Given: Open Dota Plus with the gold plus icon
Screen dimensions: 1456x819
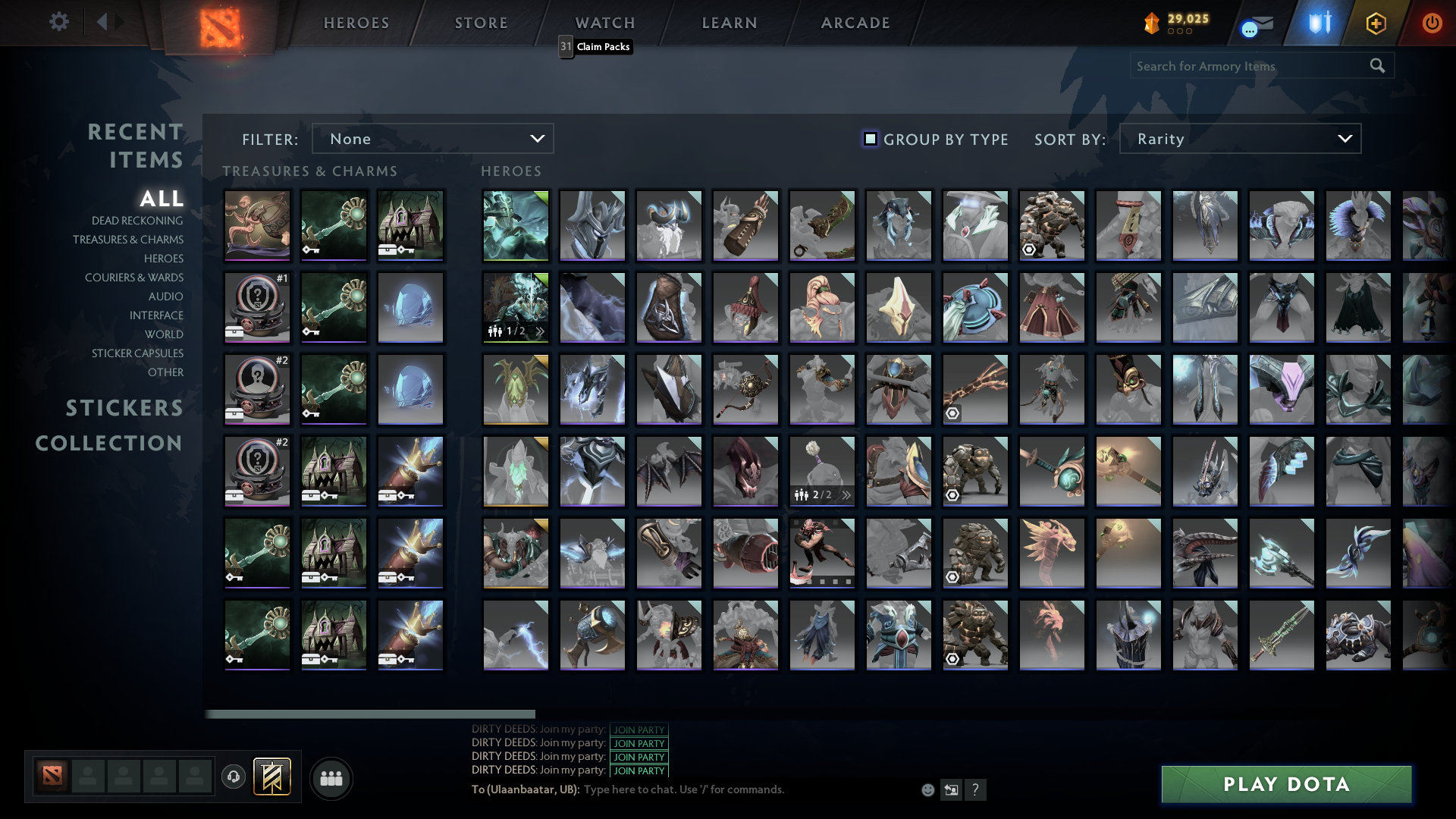Looking at the screenshot, I should coord(1376,23).
